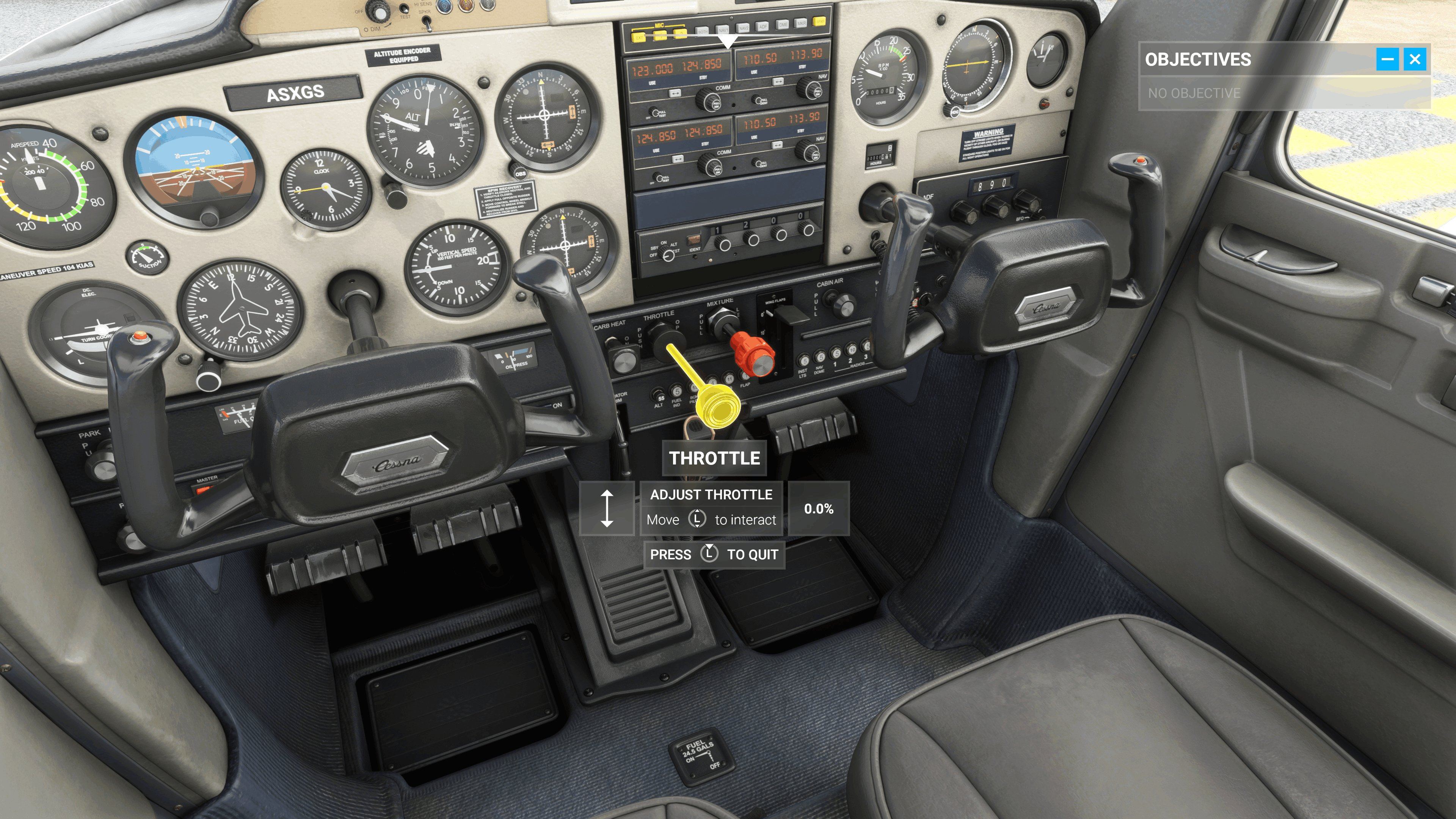1456x819 pixels.
Task: Click the COMM2 frequency swap button
Action: (x=677, y=159)
